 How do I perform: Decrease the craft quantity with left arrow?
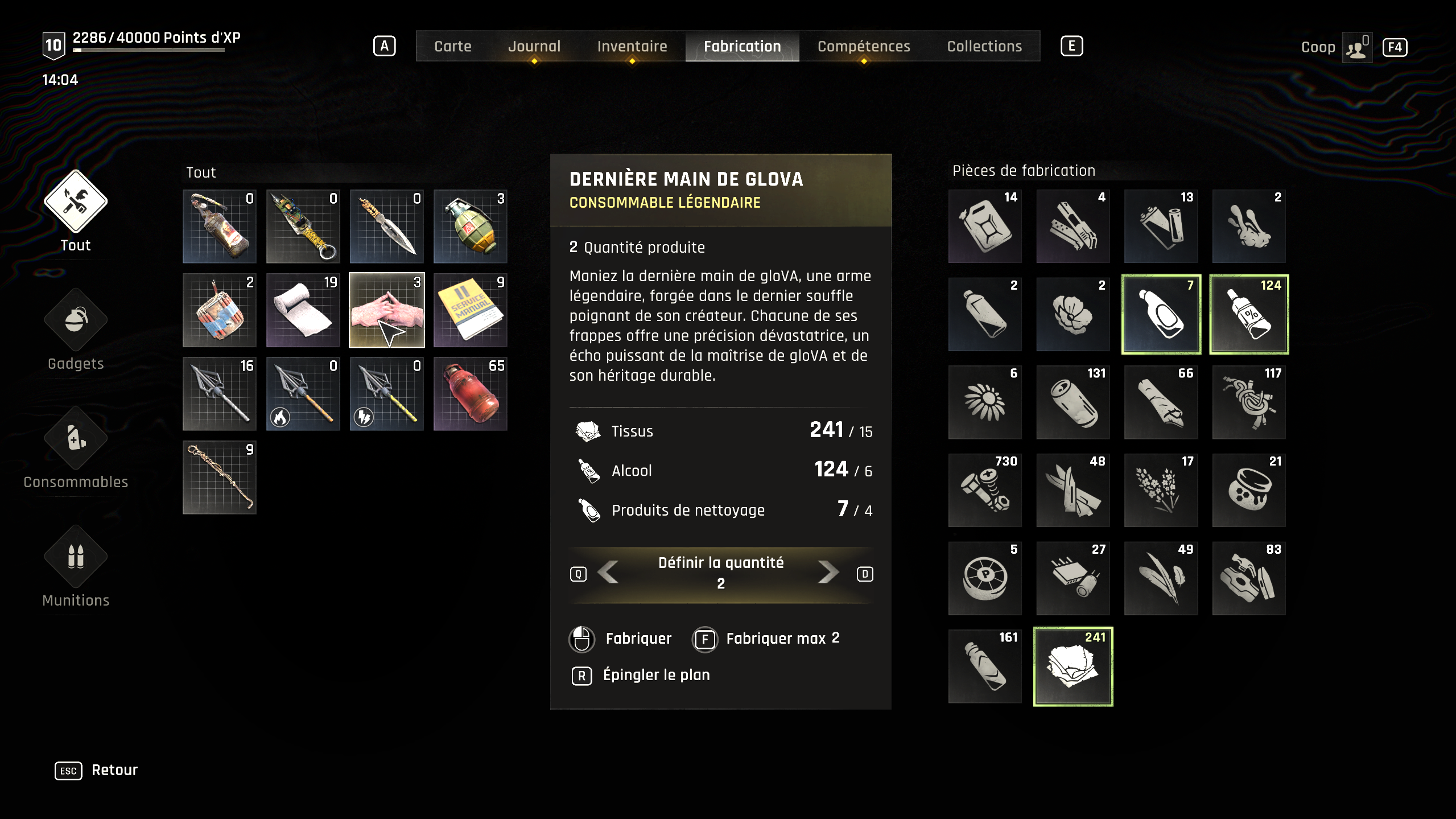pyautogui.click(x=609, y=573)
